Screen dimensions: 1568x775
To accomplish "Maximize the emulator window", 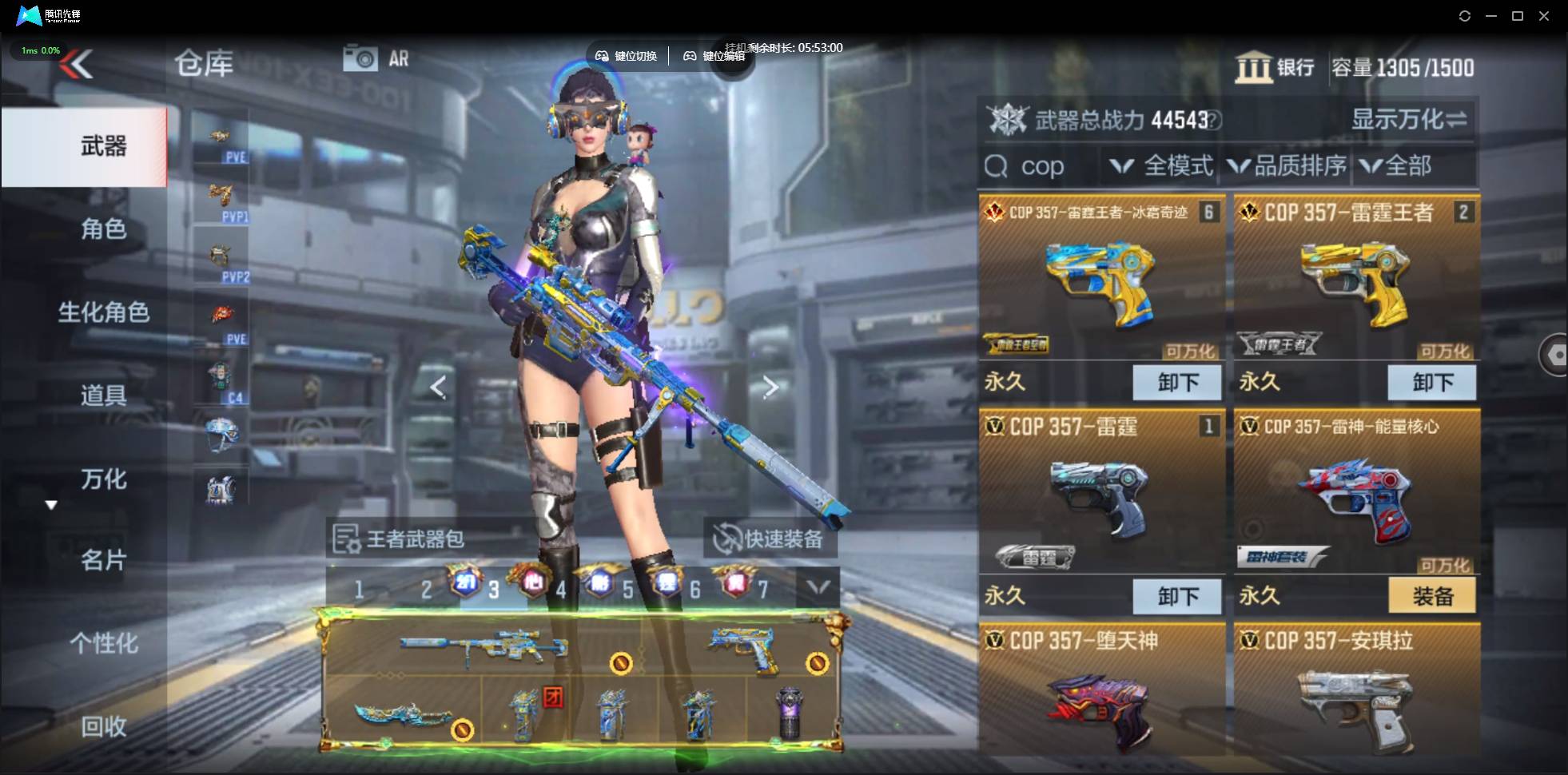I will (x=1517, y=16).
